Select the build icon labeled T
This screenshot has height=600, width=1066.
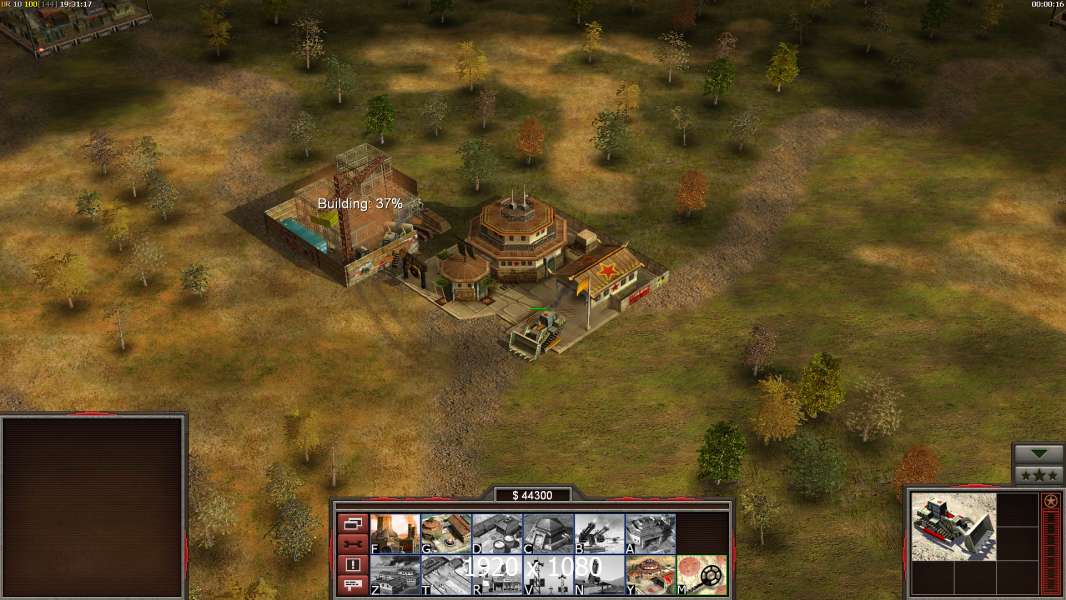point(446,574)
